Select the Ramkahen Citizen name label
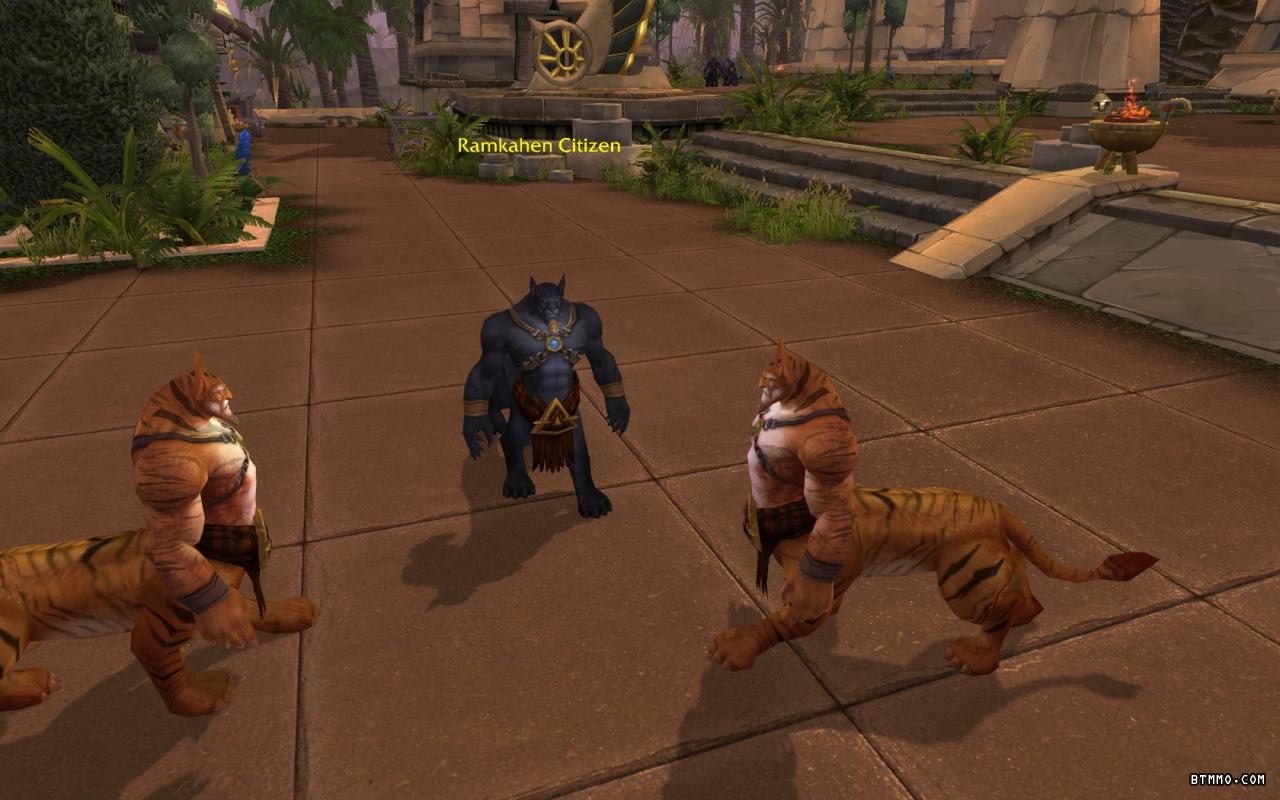 [539, 146]
